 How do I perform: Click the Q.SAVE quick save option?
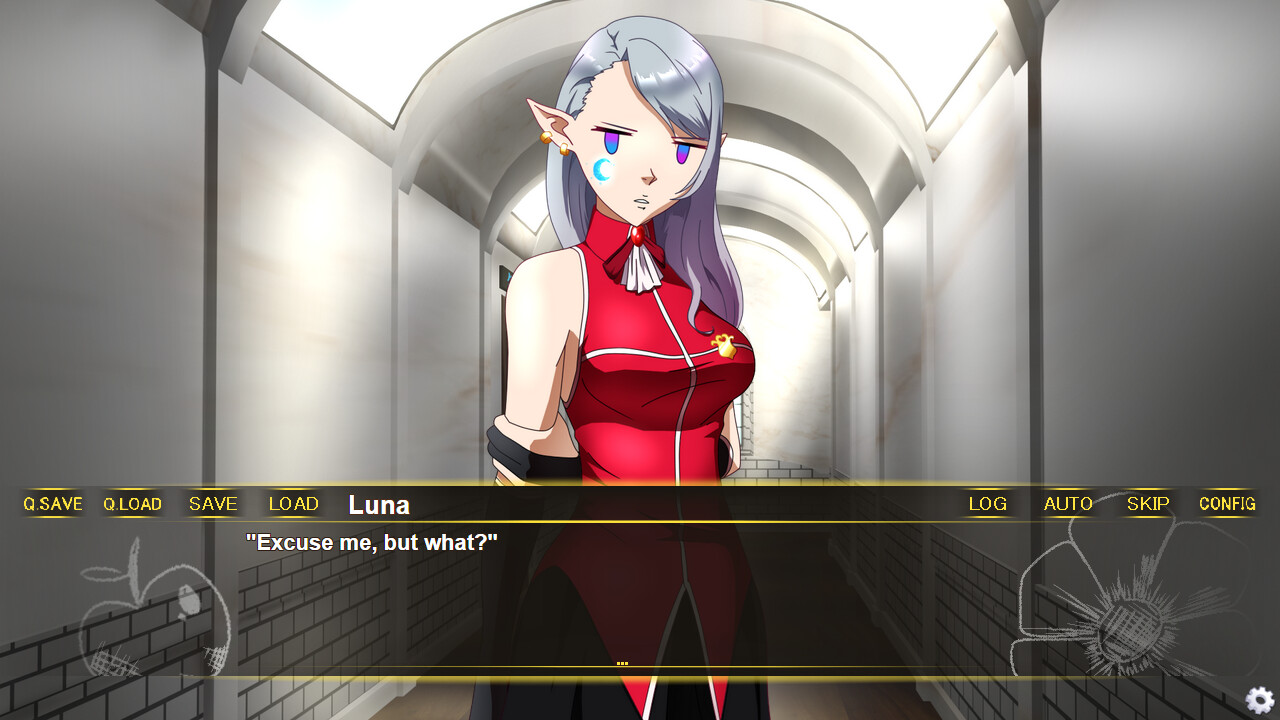pos(51,504)
